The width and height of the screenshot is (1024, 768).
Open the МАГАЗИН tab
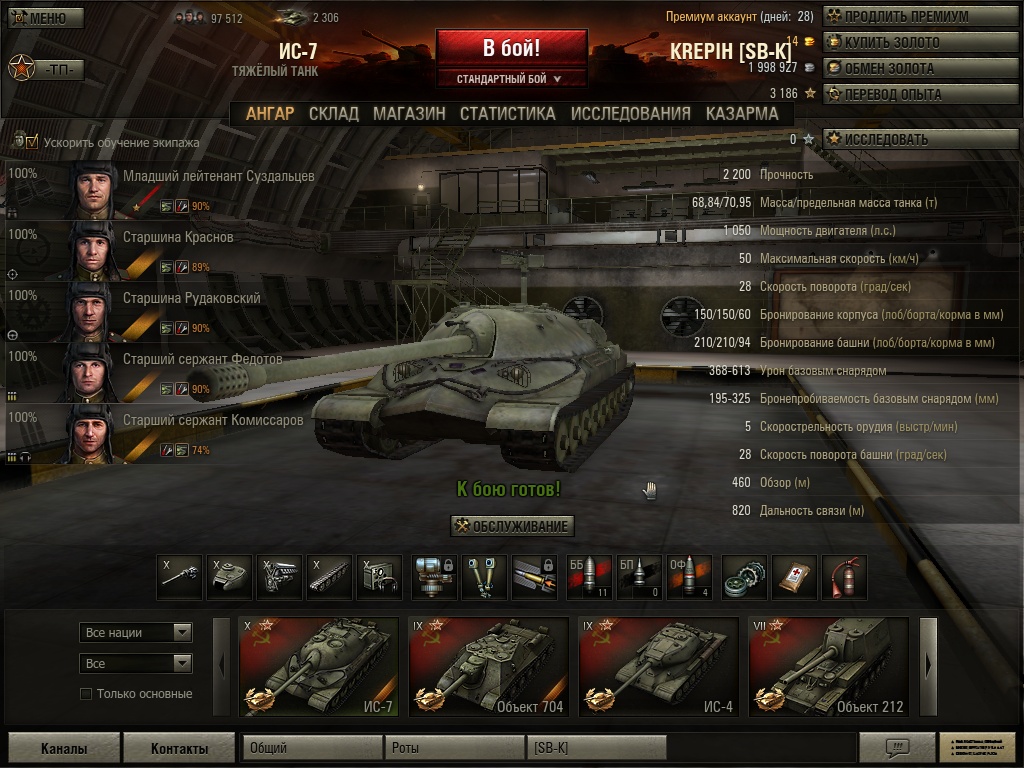pyautogui.click(x=409, y=114)
